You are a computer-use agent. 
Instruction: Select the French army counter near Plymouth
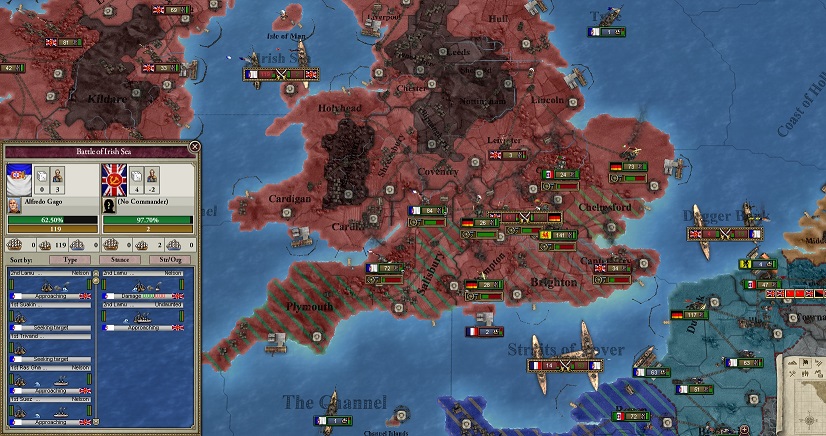click(x=384, y=269)
